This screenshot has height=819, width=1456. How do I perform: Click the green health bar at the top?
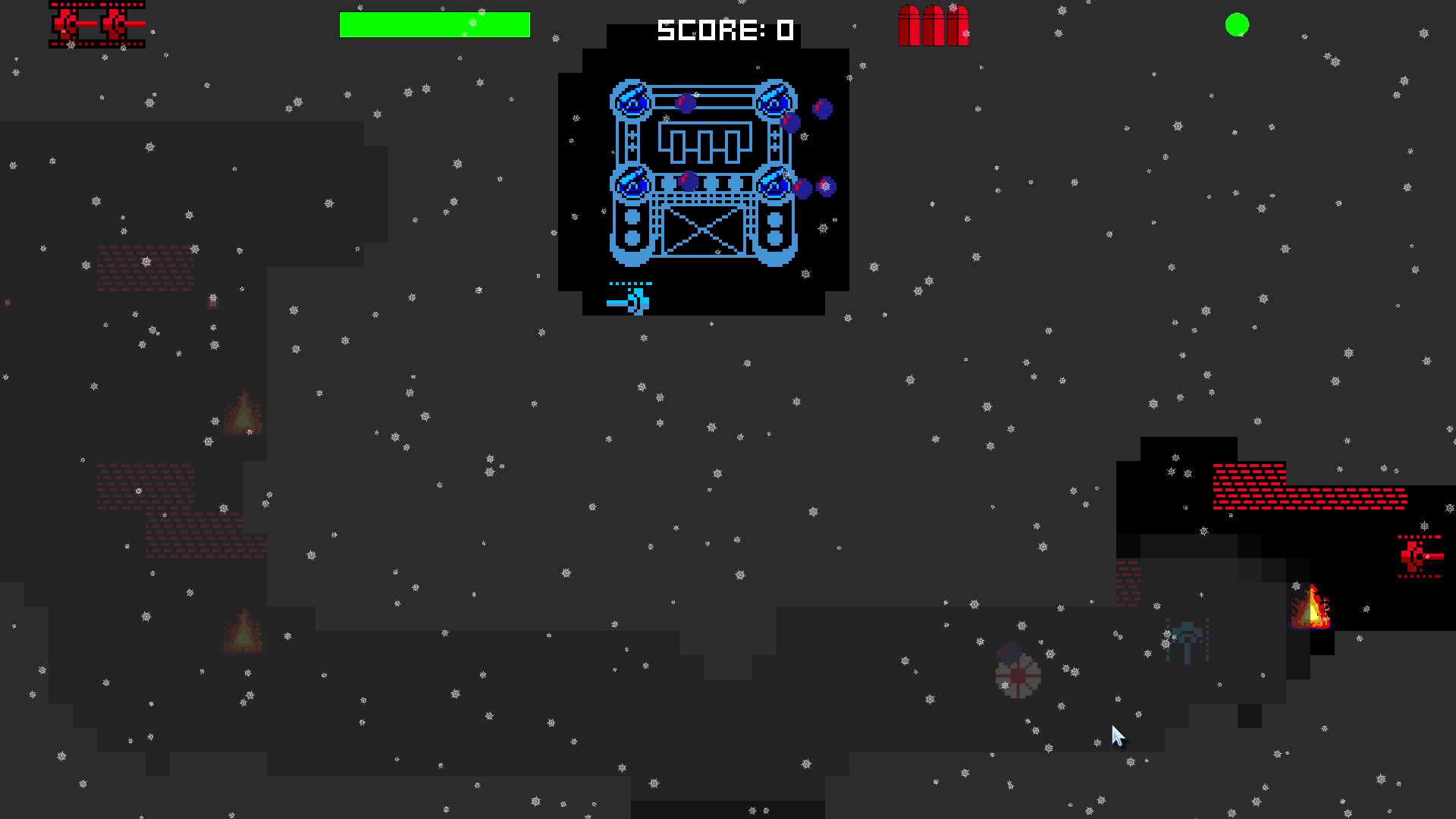point(435,24)
